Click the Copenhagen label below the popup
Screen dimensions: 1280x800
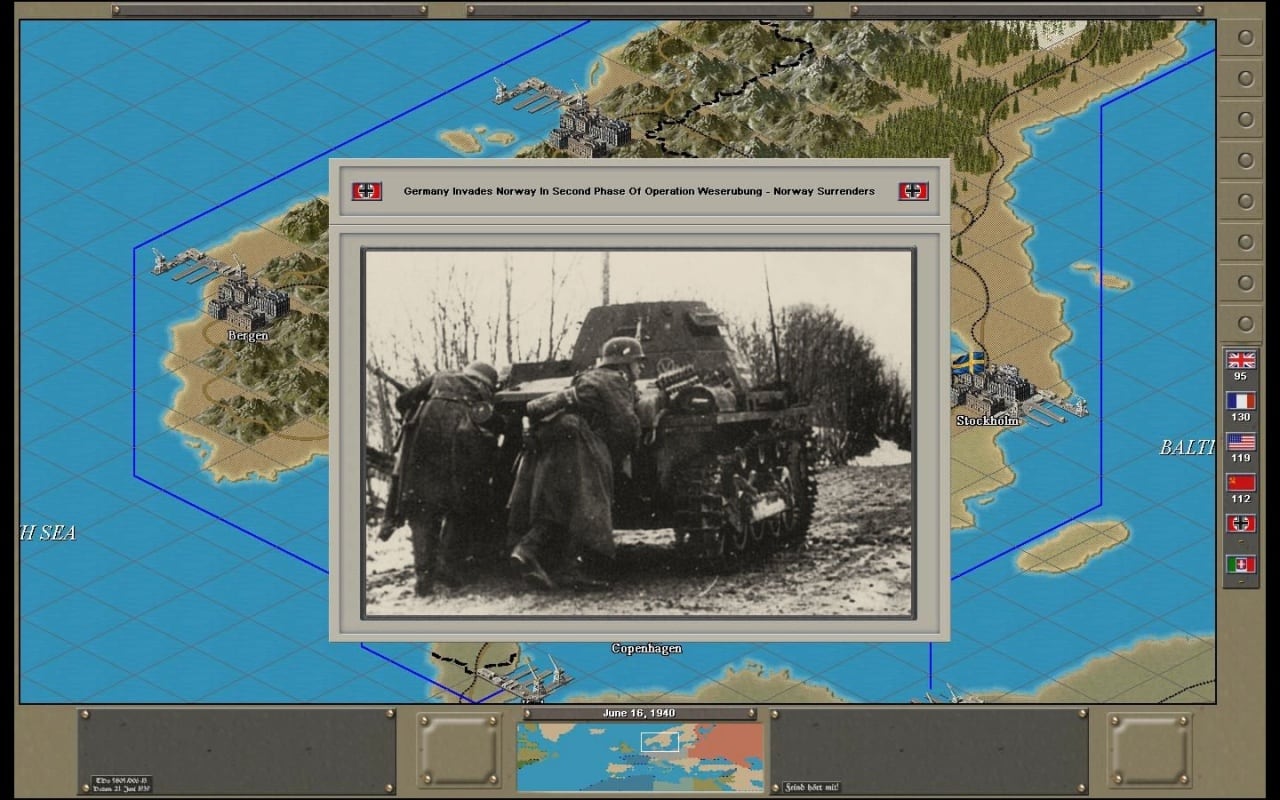tap(646, 648)
